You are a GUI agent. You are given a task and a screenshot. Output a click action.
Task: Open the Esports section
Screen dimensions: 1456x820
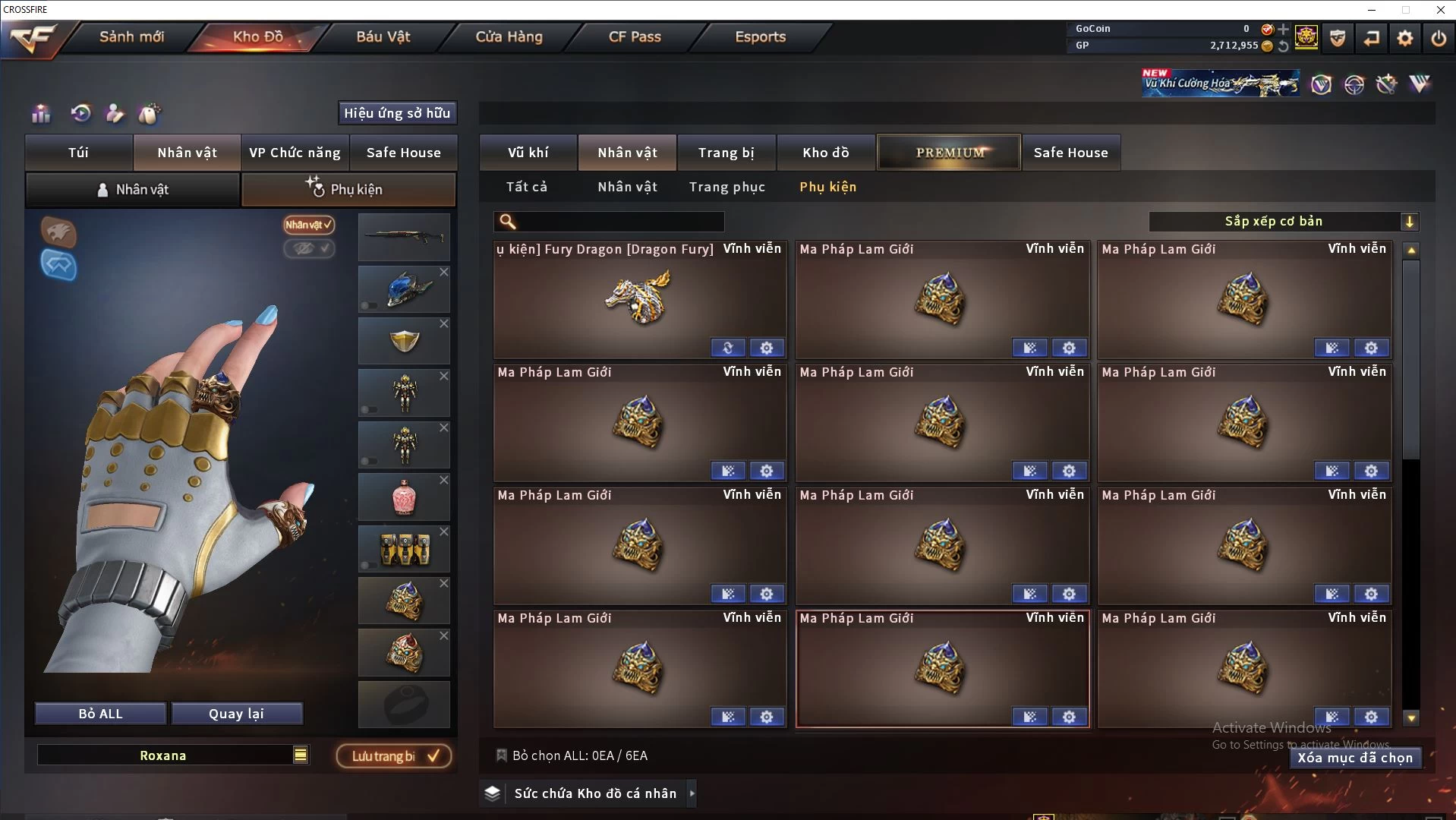tap(760, 36)
